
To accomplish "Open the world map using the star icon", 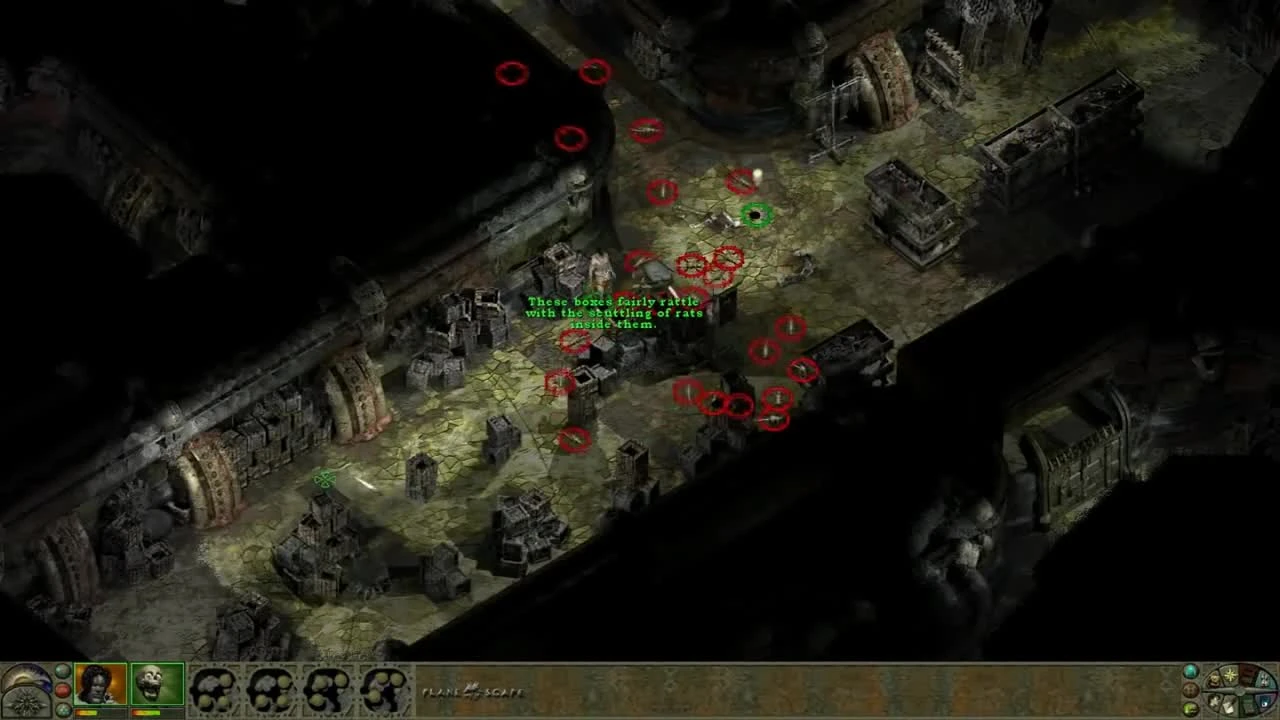I will tap(1230, 675).
